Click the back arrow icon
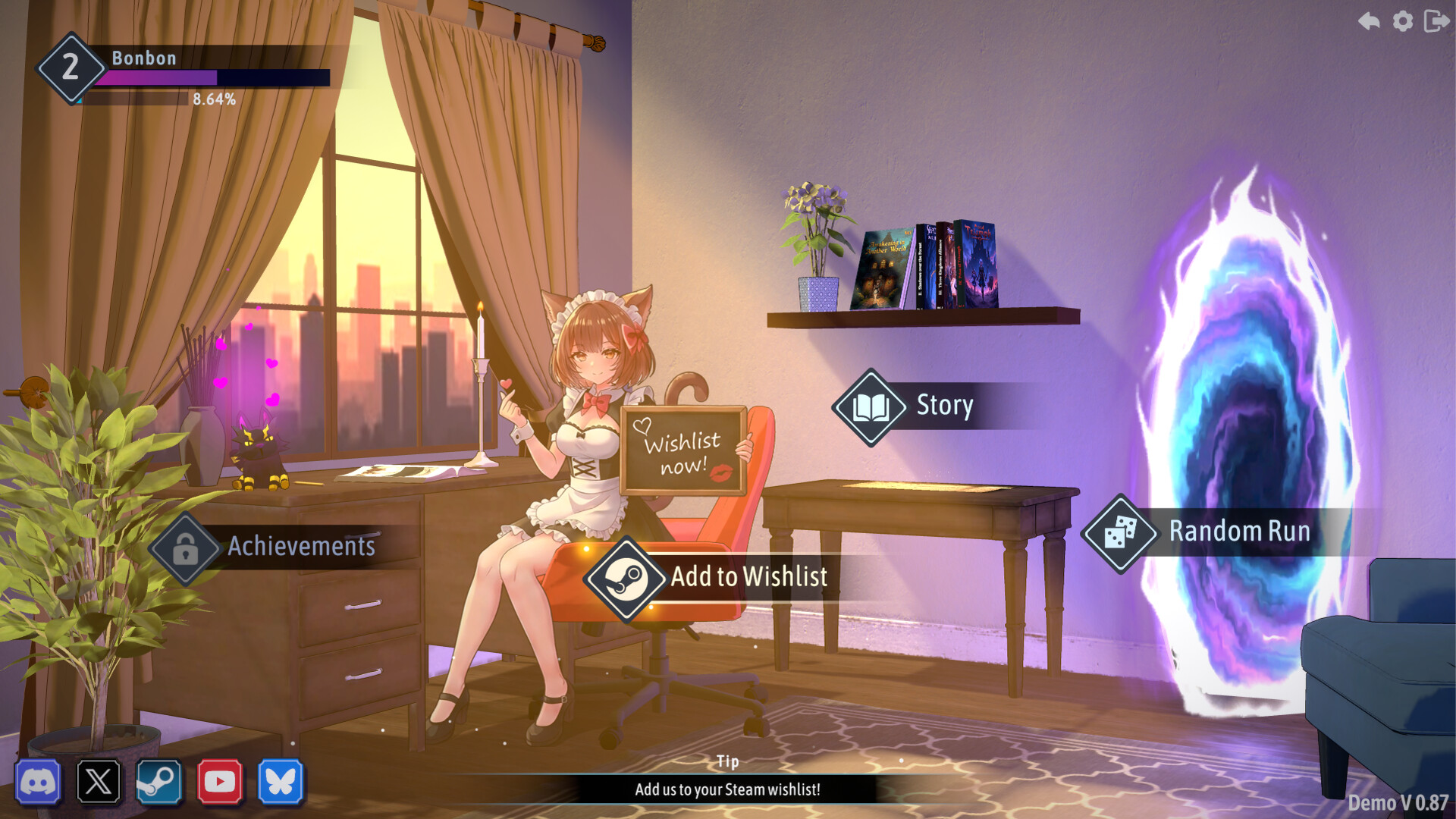The image size is (1456, 819). coord(1369,20)
